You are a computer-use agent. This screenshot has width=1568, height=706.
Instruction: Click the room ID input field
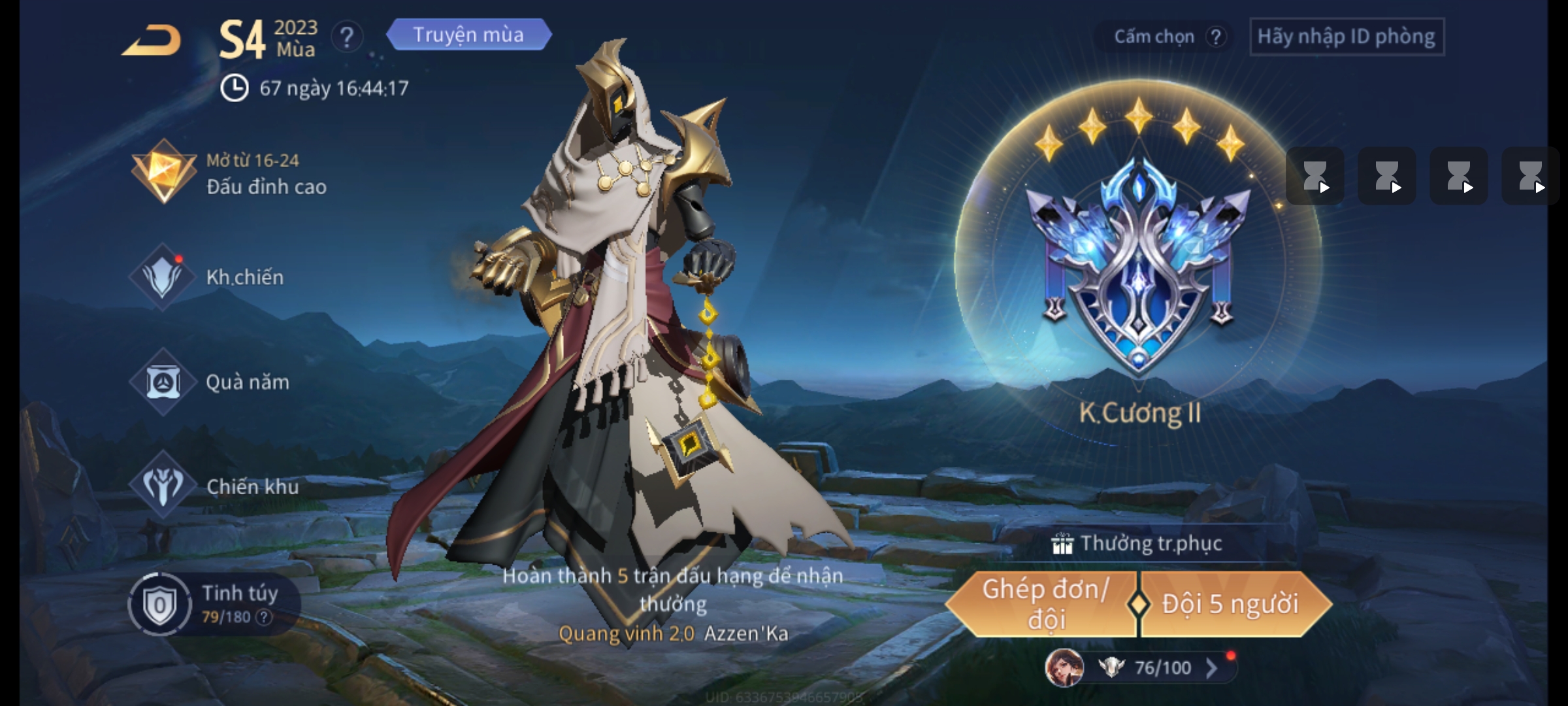tap(1346, 37)
